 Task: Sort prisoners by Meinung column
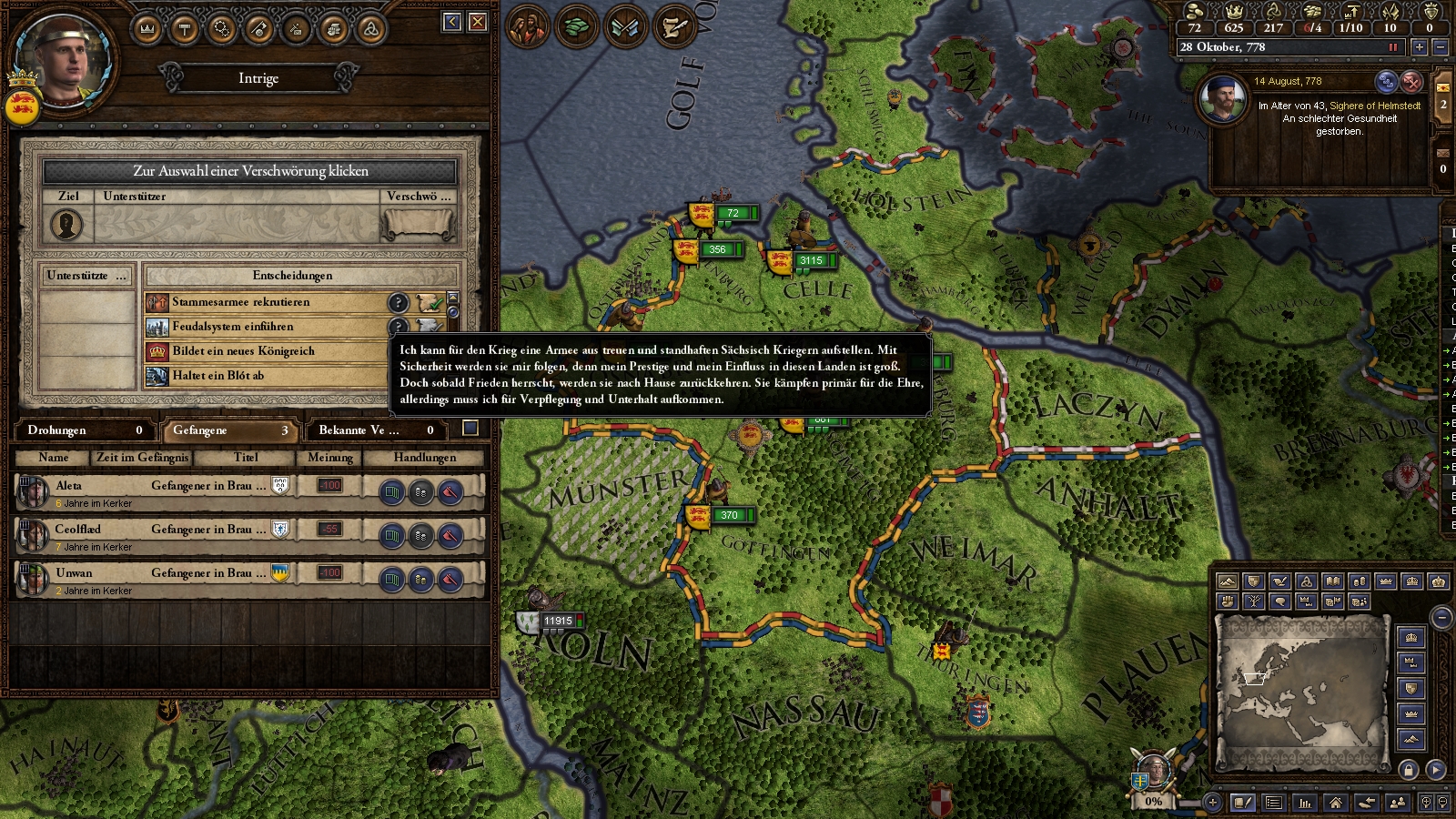(329, 458)
